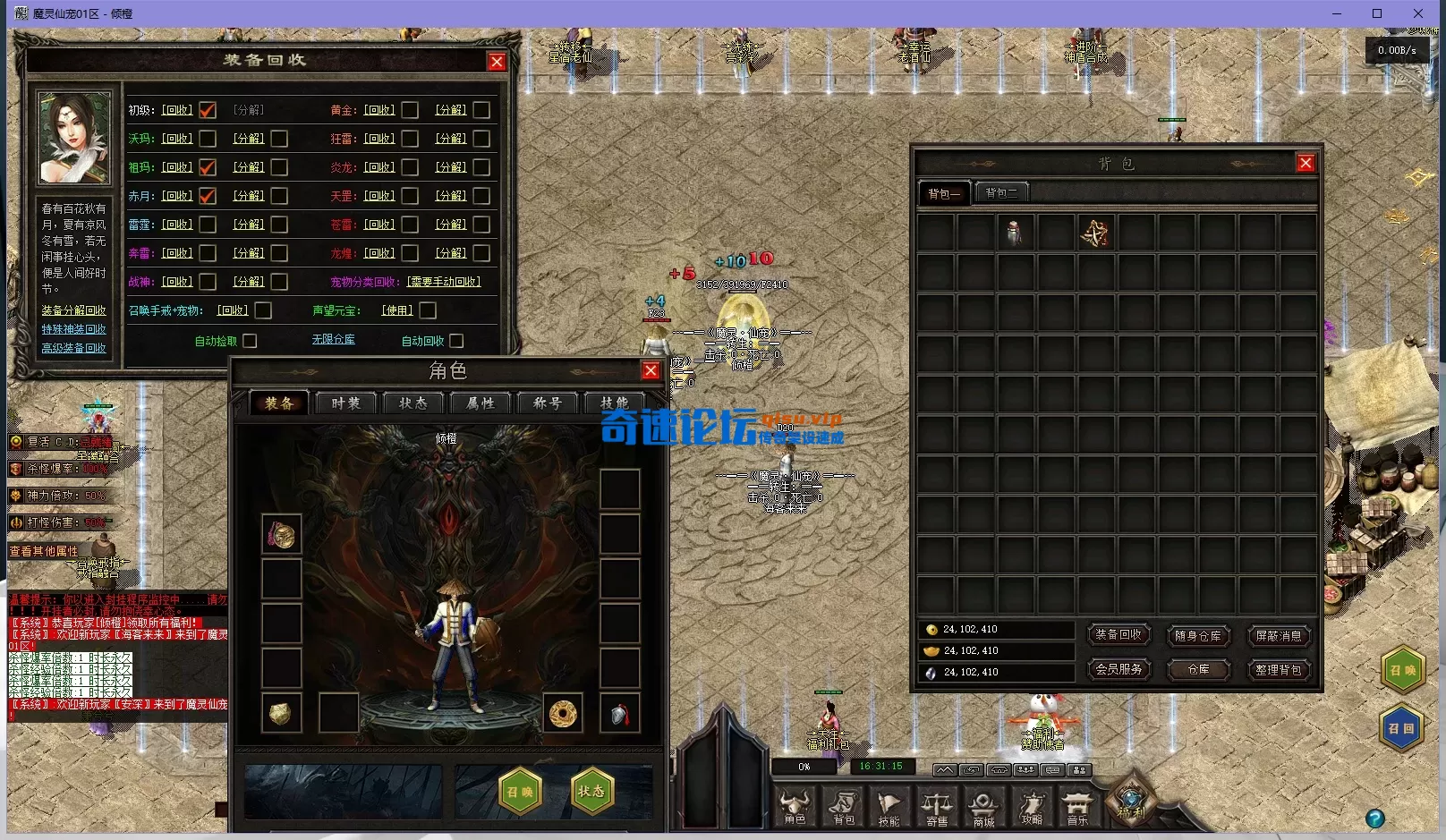Sort the bag with 整理背包

(x=1278, y=670)
